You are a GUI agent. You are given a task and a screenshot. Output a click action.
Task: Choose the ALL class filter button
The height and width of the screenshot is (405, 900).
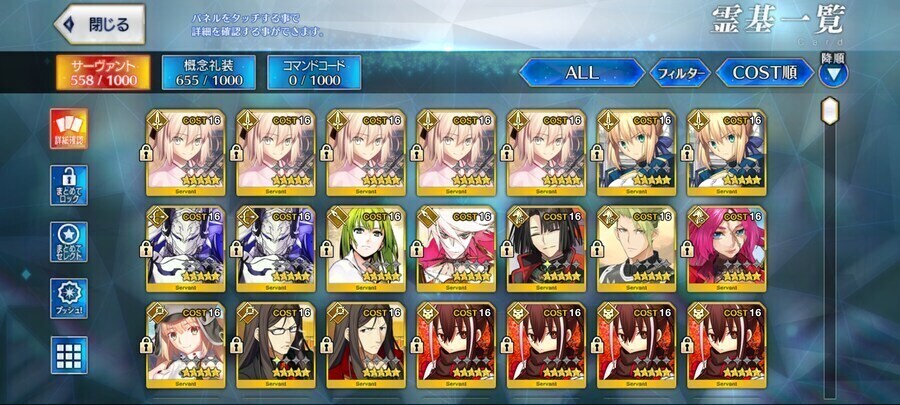(581, 73)
